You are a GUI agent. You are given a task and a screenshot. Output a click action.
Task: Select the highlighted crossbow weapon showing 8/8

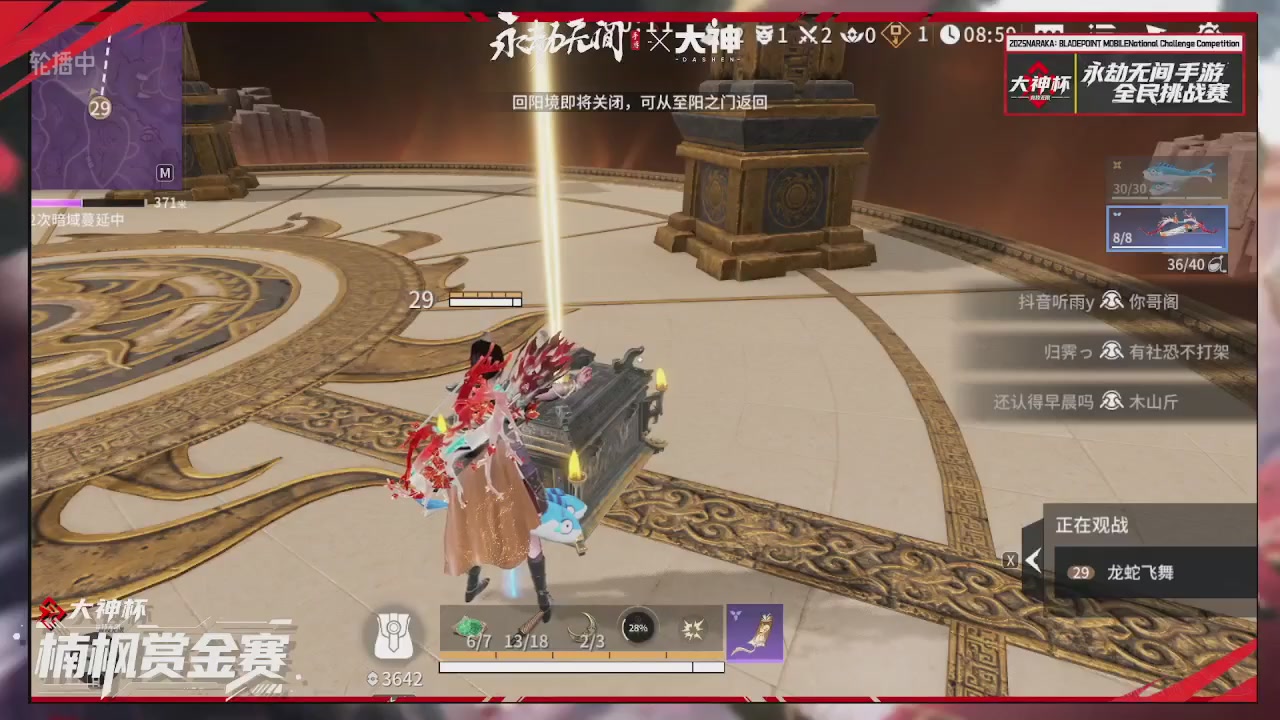tap(1166, 228)
